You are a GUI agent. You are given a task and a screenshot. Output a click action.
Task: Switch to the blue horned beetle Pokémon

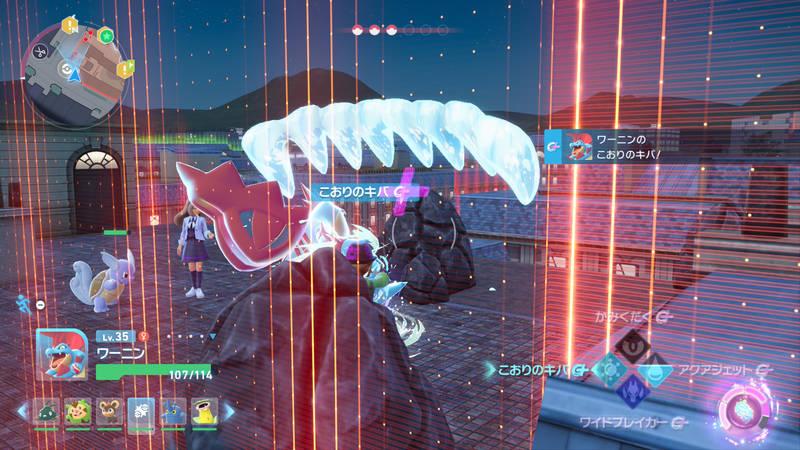click(172, 411)
